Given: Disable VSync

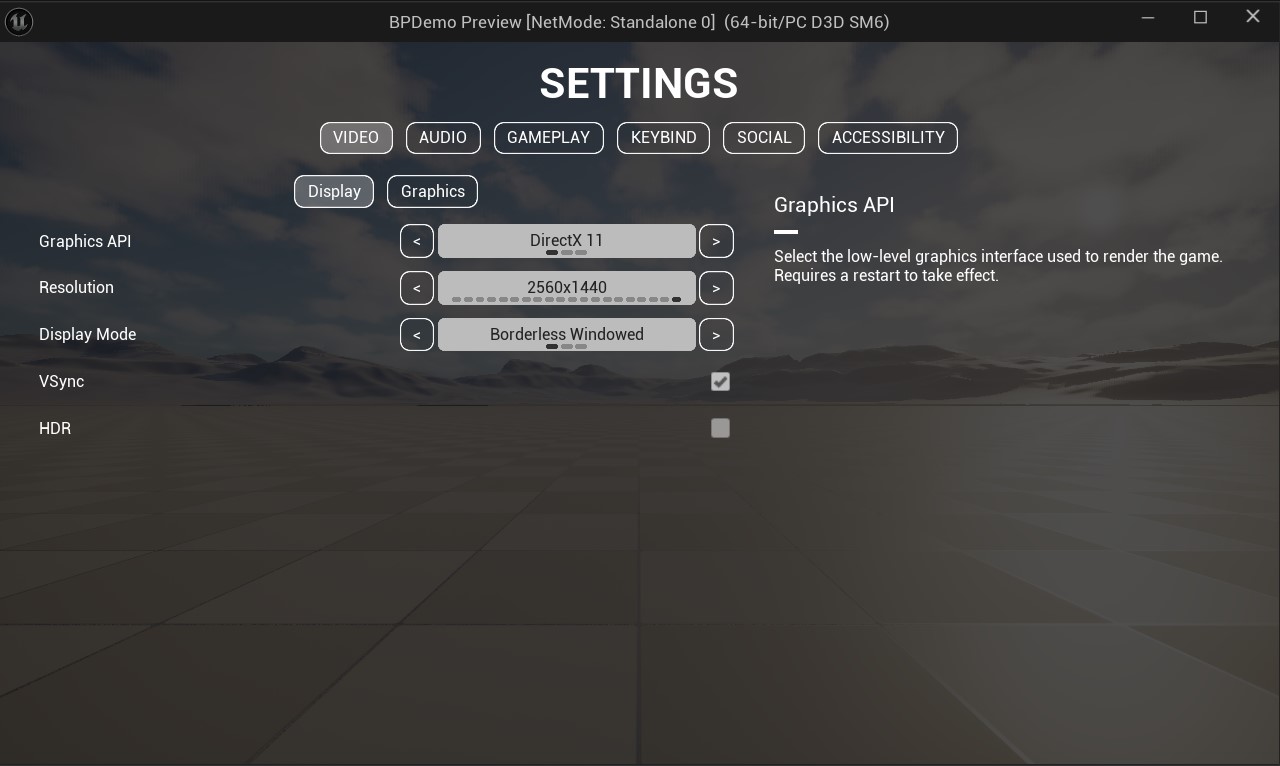Looking at the screenshot, I should 720,381.
